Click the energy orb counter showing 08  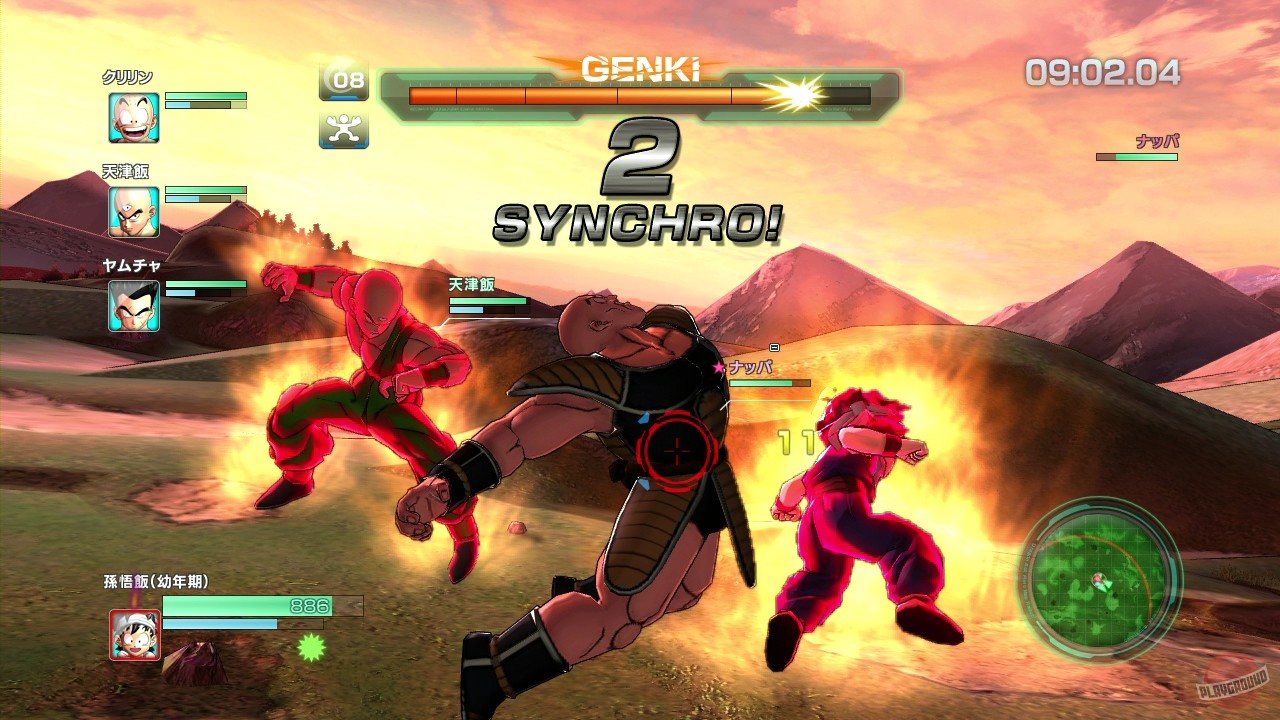346,81
